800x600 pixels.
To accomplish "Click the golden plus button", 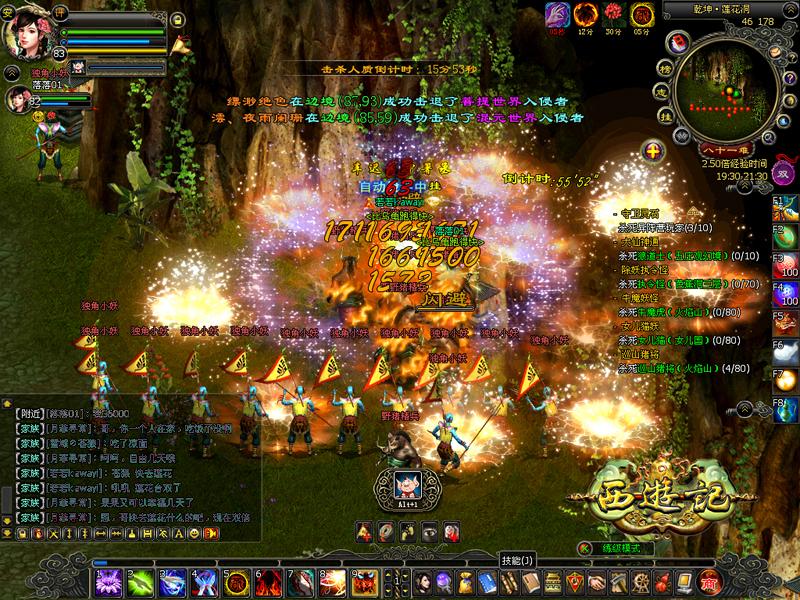I will [653, 152].
